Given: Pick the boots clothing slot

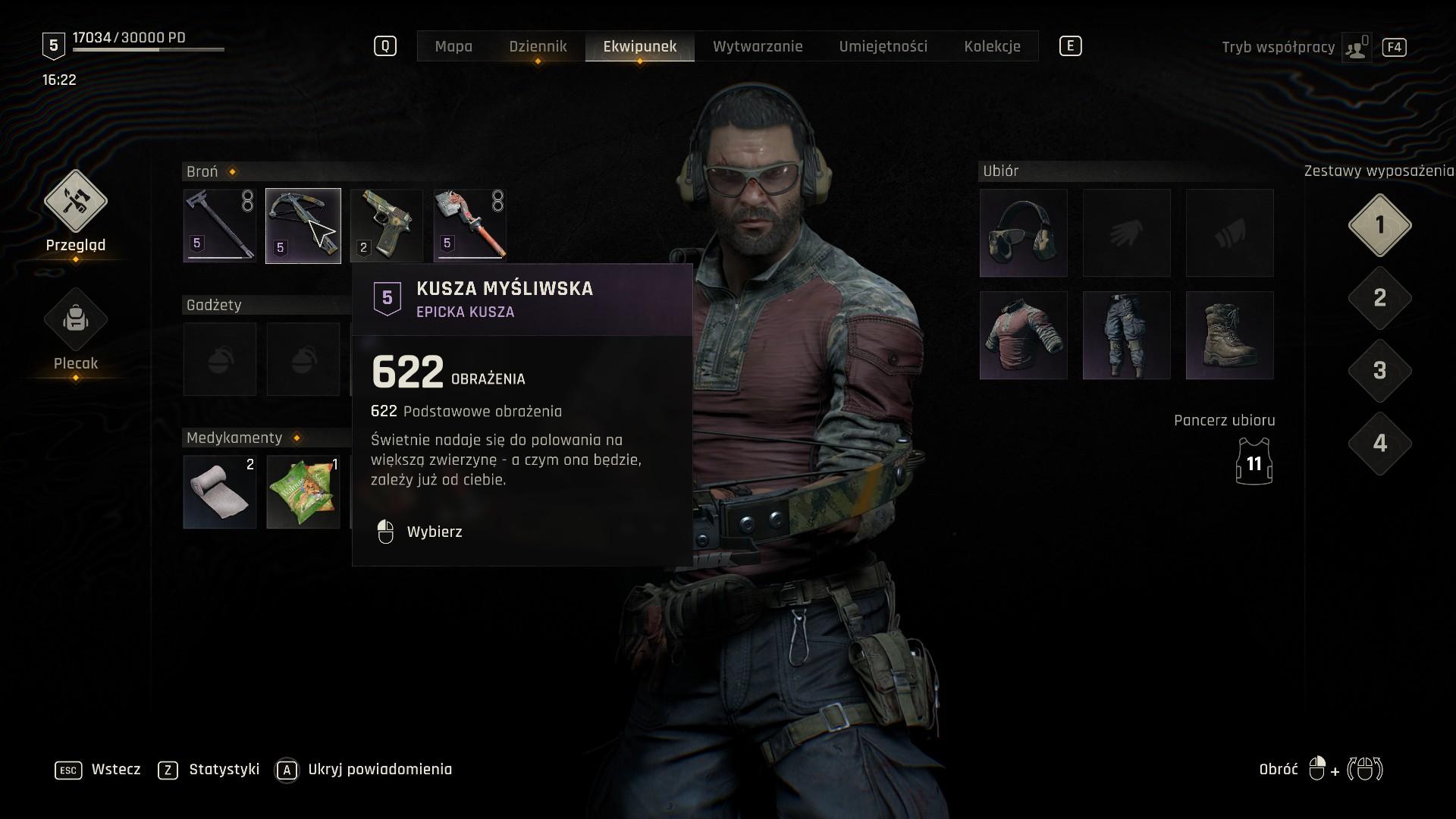Looking at the screenshot, I should point(1229,335).
